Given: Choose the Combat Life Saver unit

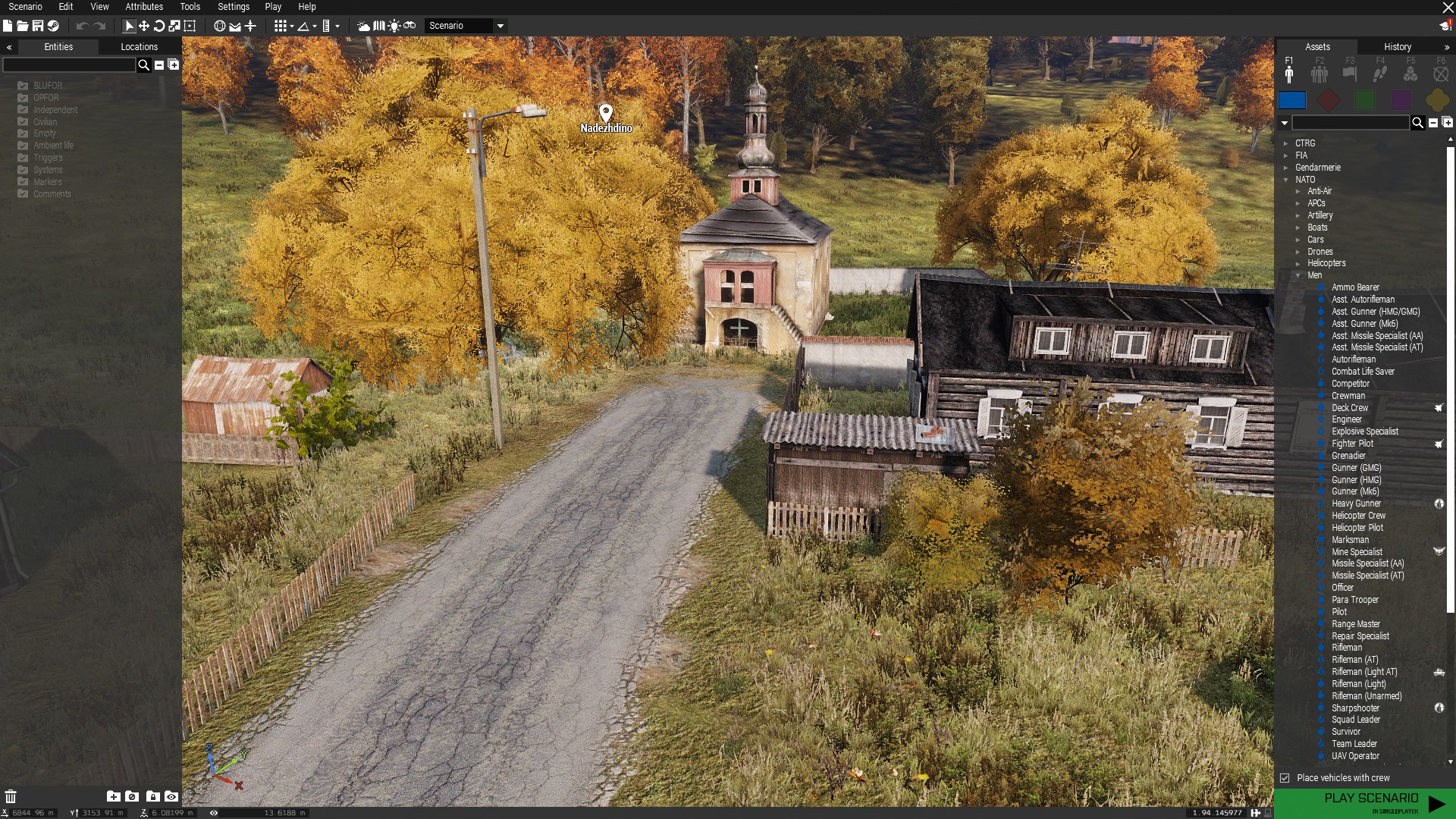Looking at the screenshot, I should 1363,372.
